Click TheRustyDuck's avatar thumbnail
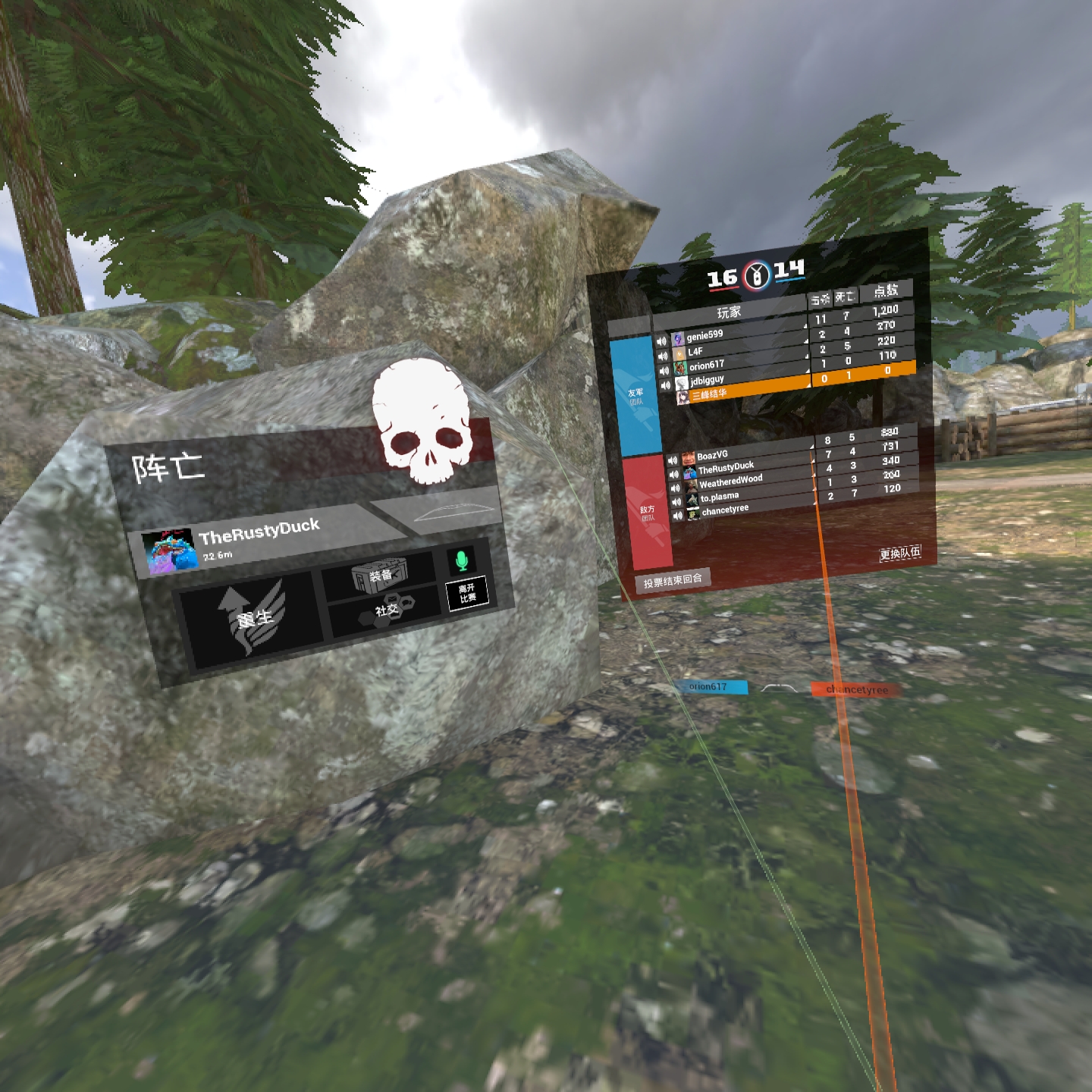Viewport: 1092px width, 1092px height. [x=170, y=551]
